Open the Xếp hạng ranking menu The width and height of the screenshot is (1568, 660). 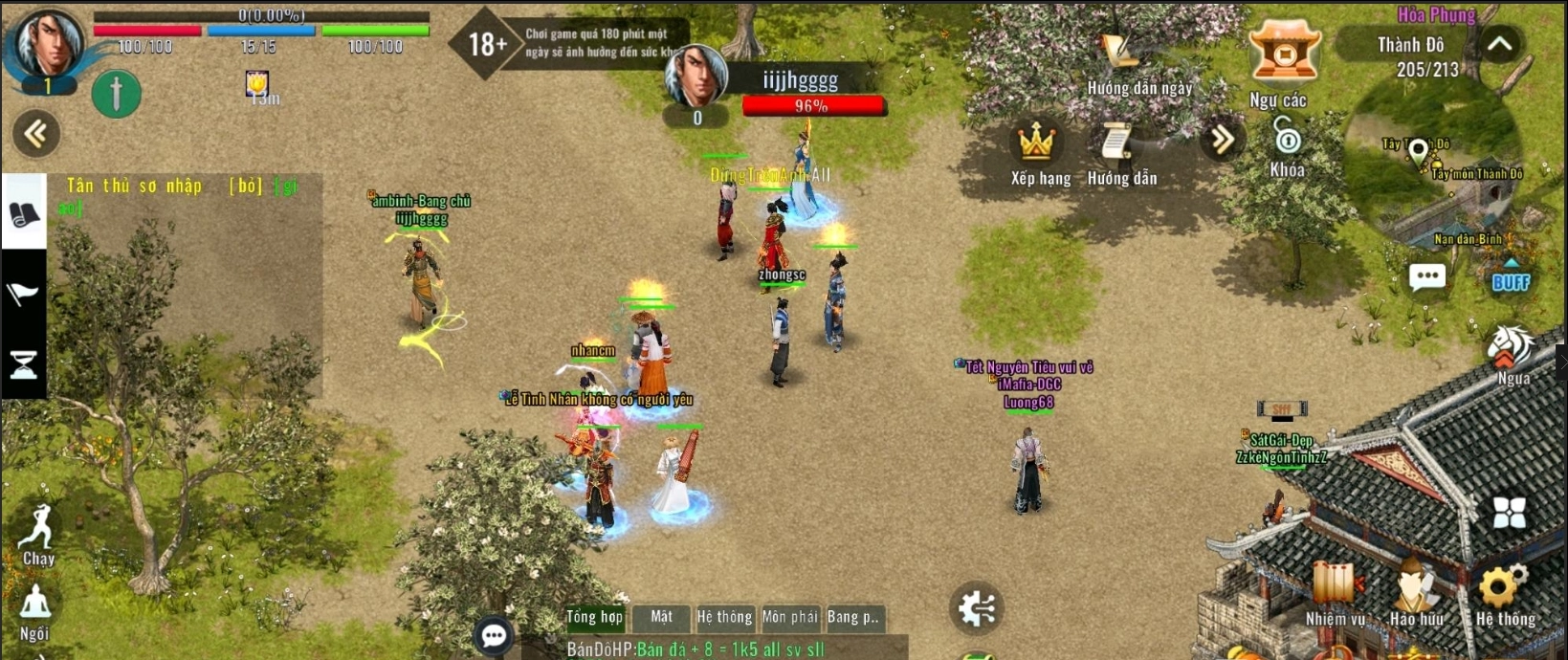1036,144
